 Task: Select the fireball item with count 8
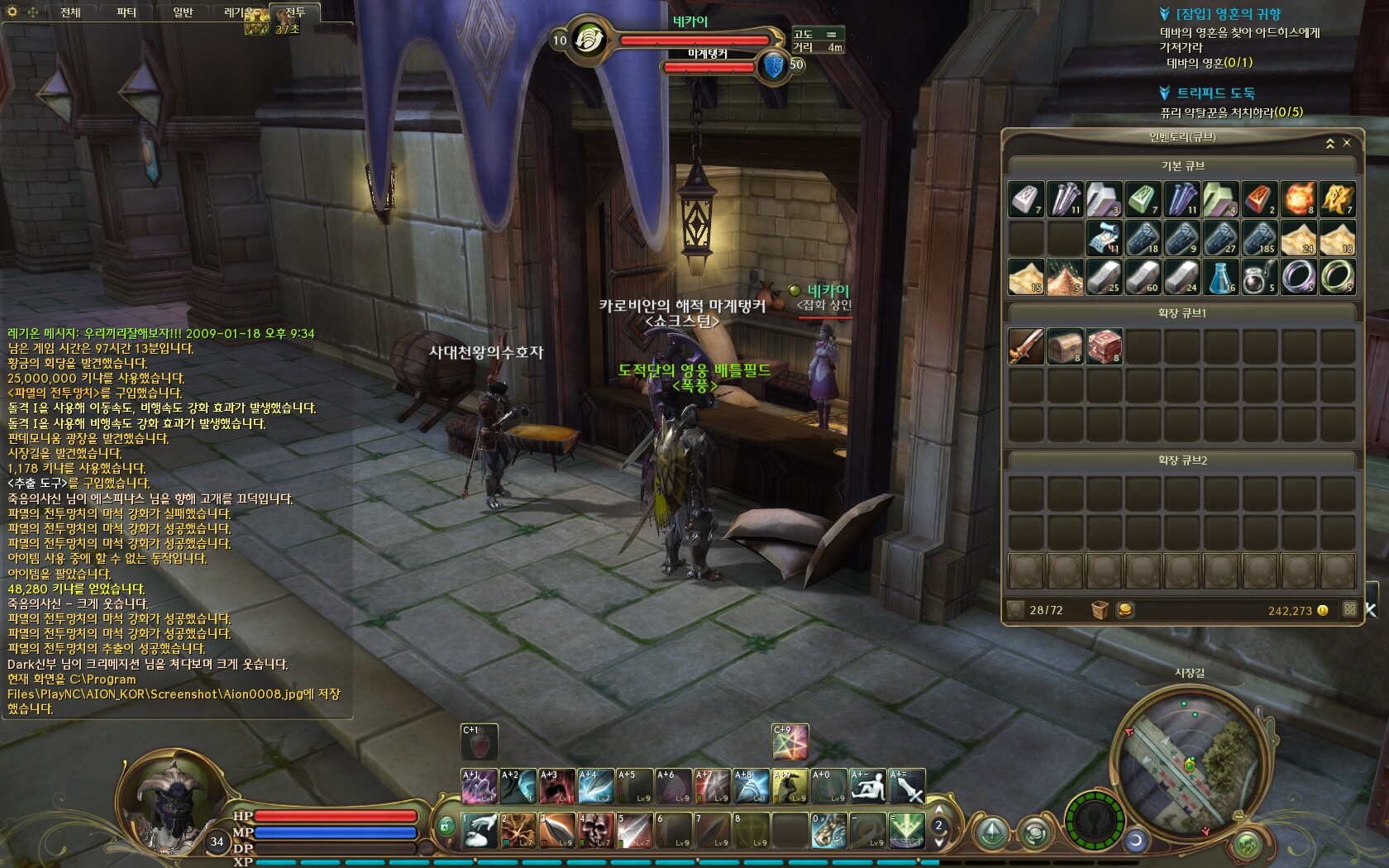coord(1298,199)
